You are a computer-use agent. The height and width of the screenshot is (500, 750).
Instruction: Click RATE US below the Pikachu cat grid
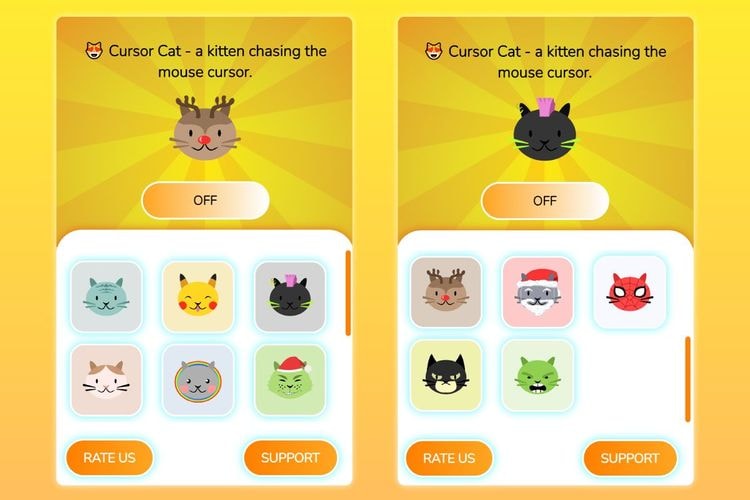click(x=110, y=458)
